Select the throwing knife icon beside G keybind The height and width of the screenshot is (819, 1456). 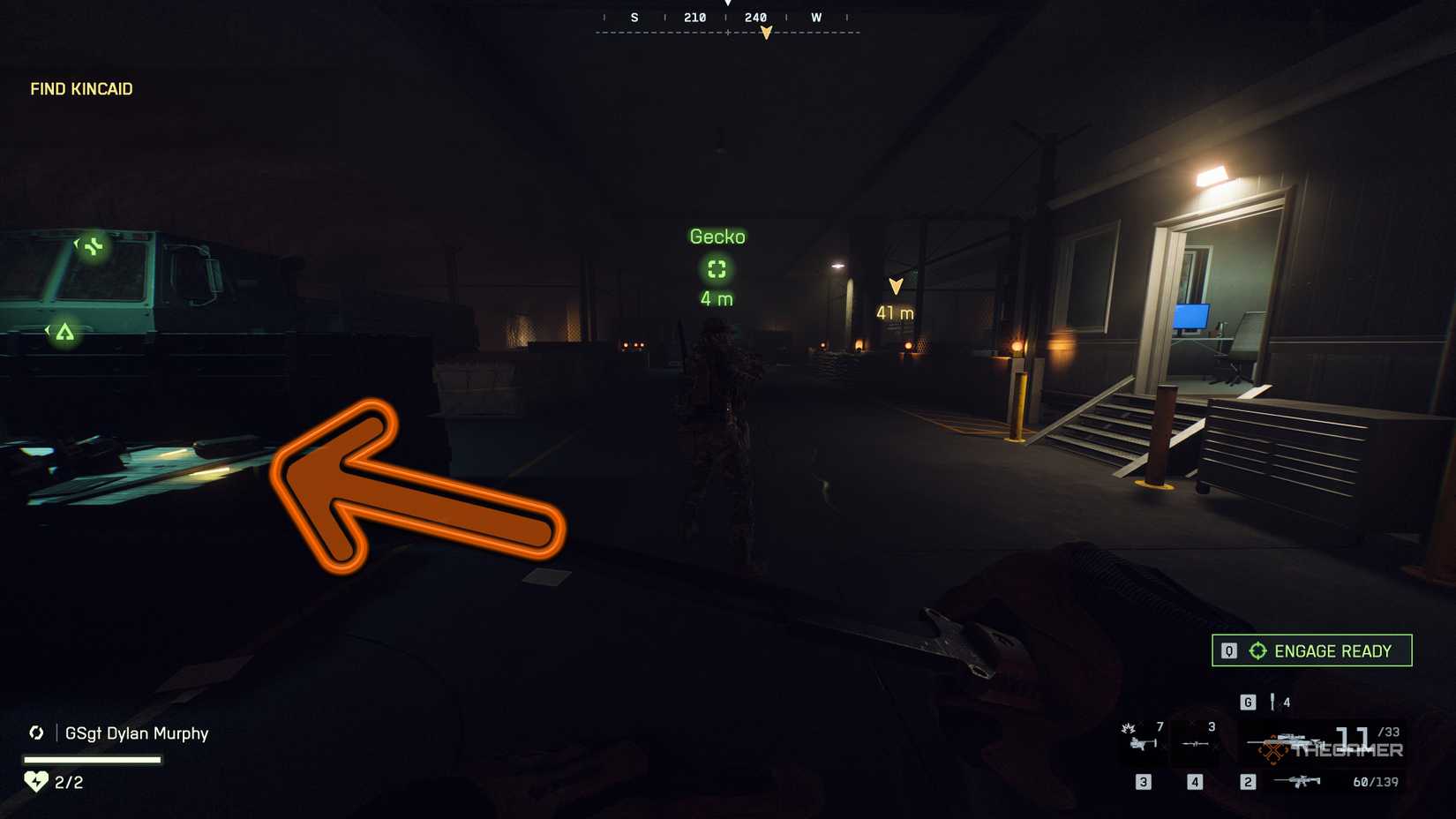point(1272,703)
